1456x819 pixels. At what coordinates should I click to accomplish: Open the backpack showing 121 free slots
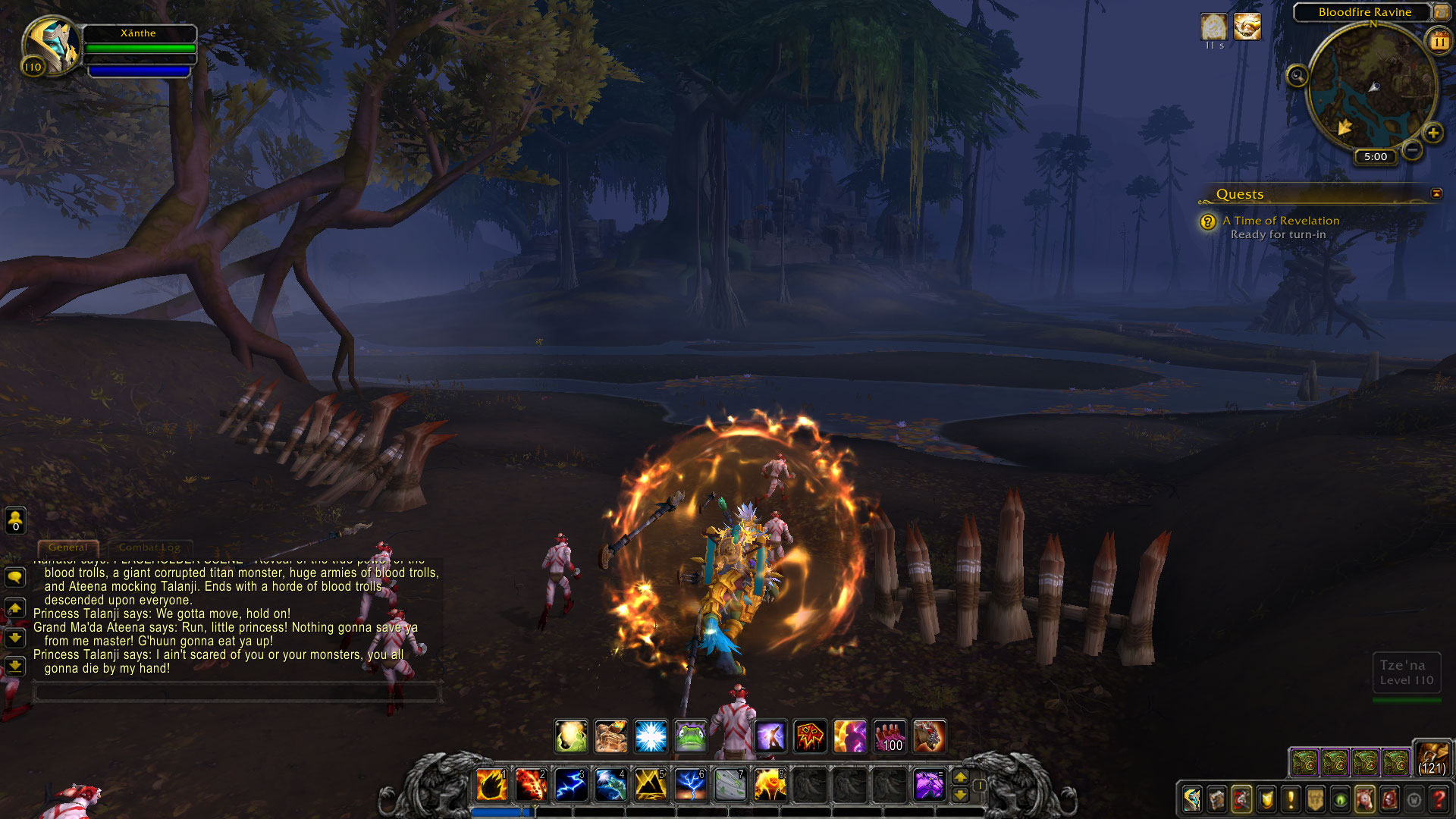[1432, 758]
